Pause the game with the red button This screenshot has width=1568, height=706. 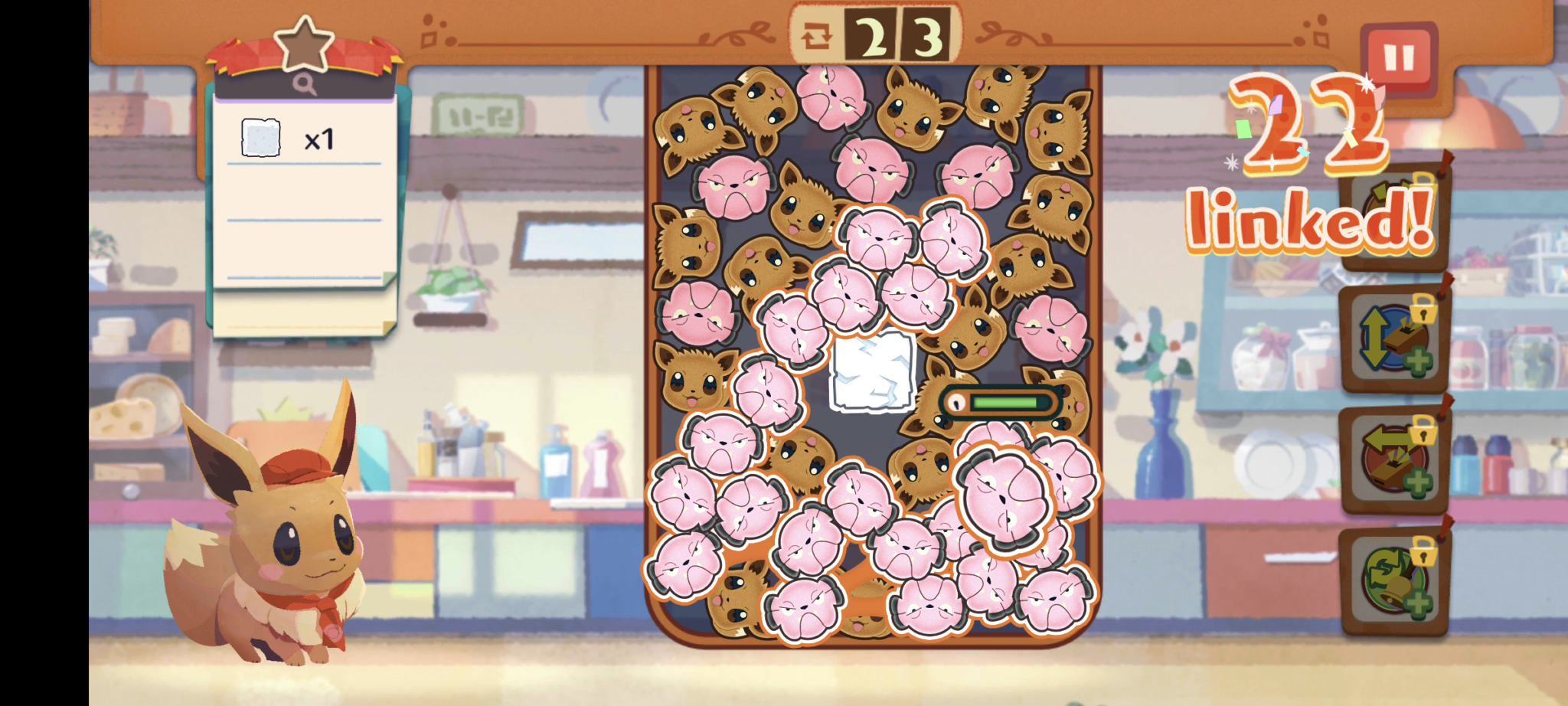[1398, 57]
